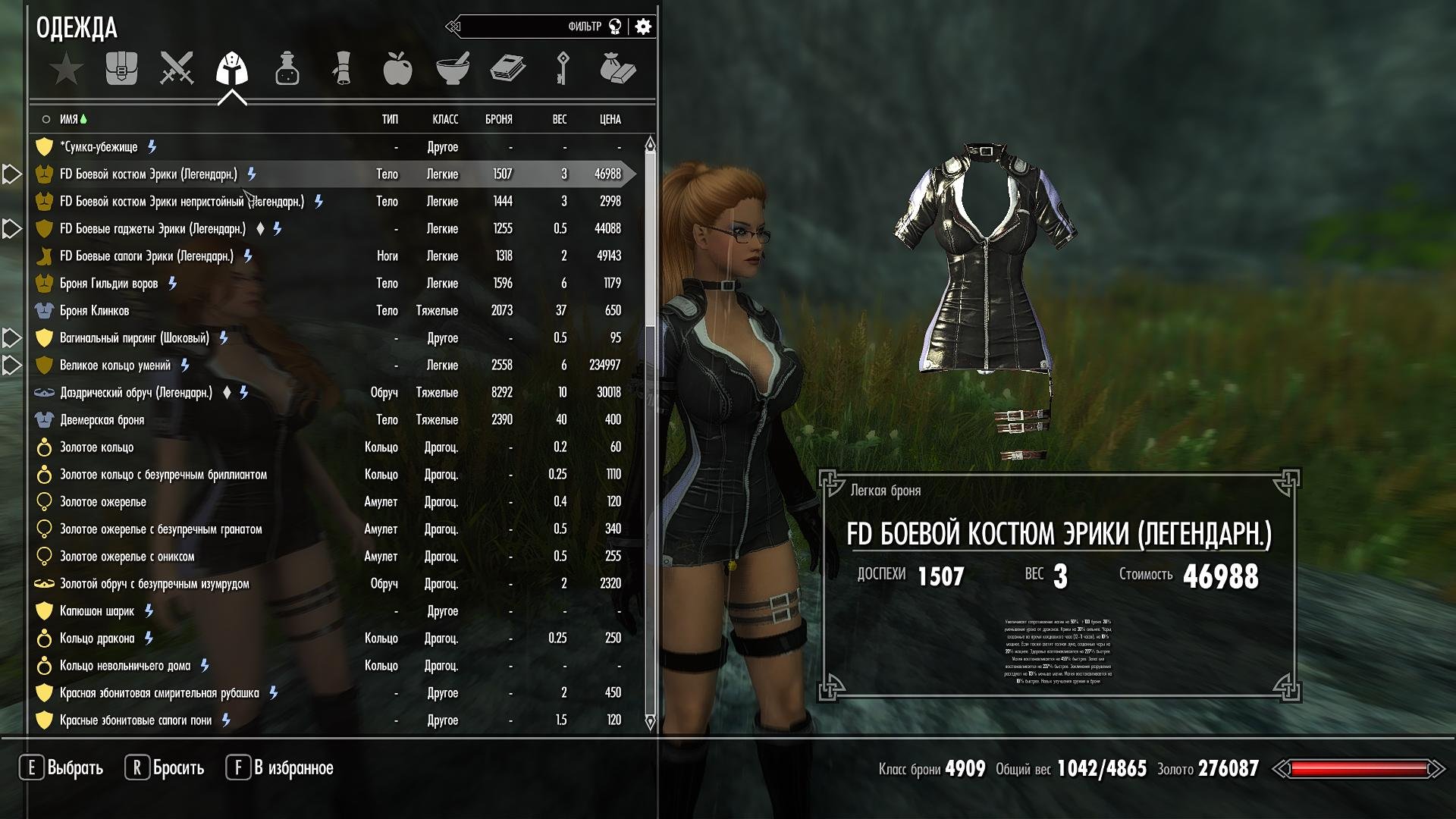This screenshot has width=1456, height=819.
Task: Switch to the weapons crossed-swords tab
Action: coord(177,69)
